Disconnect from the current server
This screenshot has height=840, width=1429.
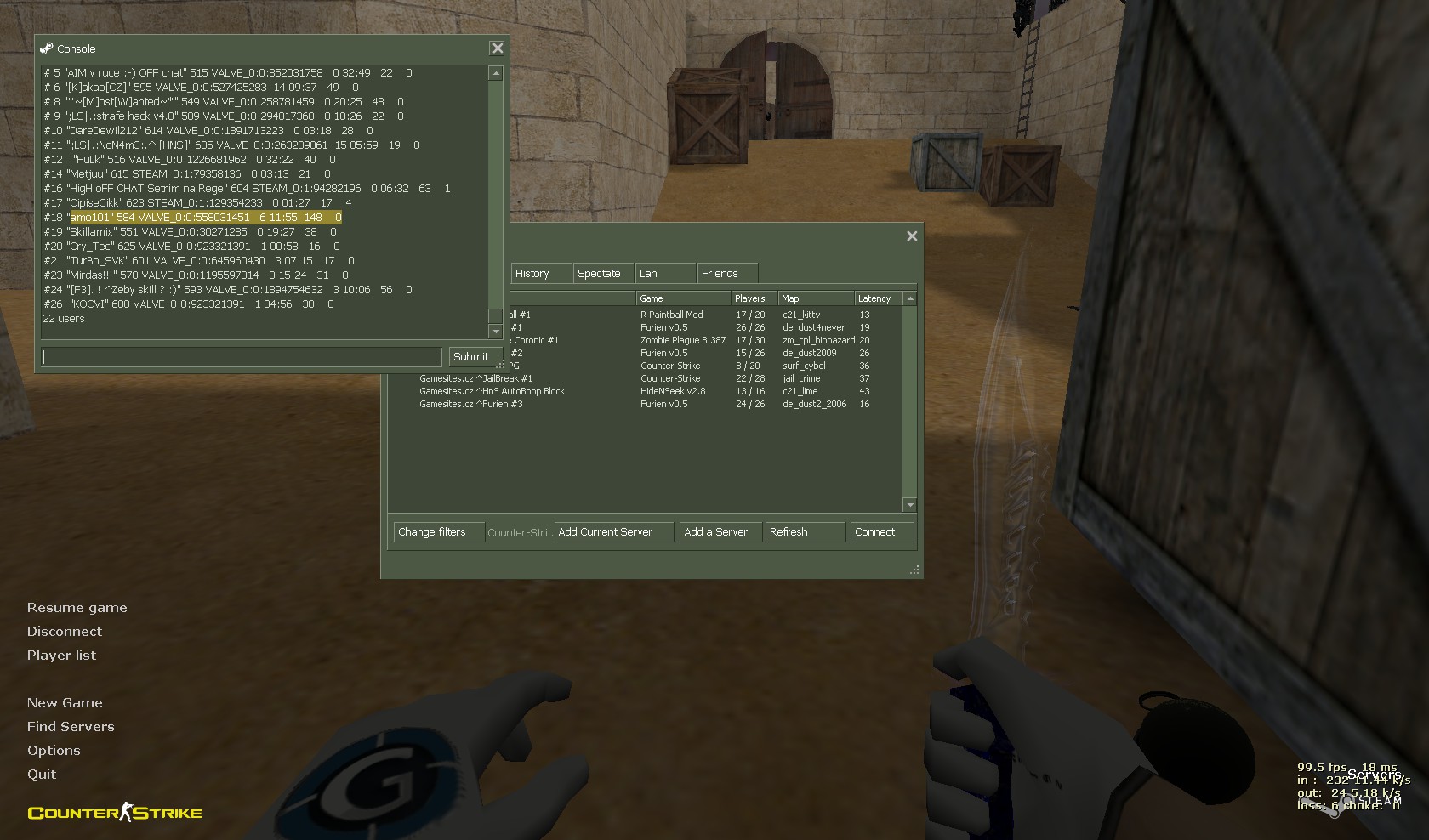64,632
